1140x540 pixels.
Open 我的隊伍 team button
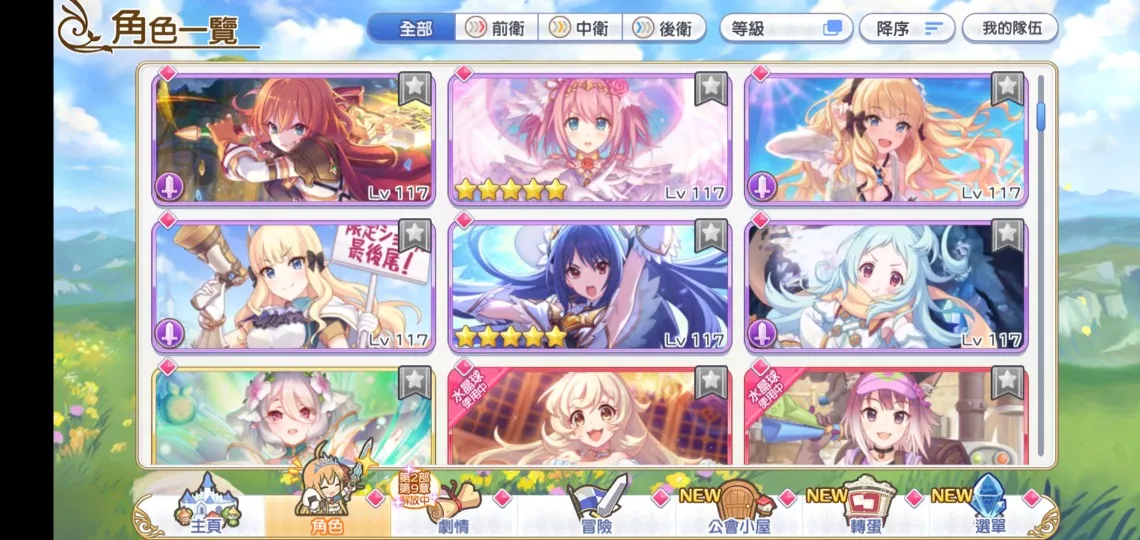[1010, 28]
